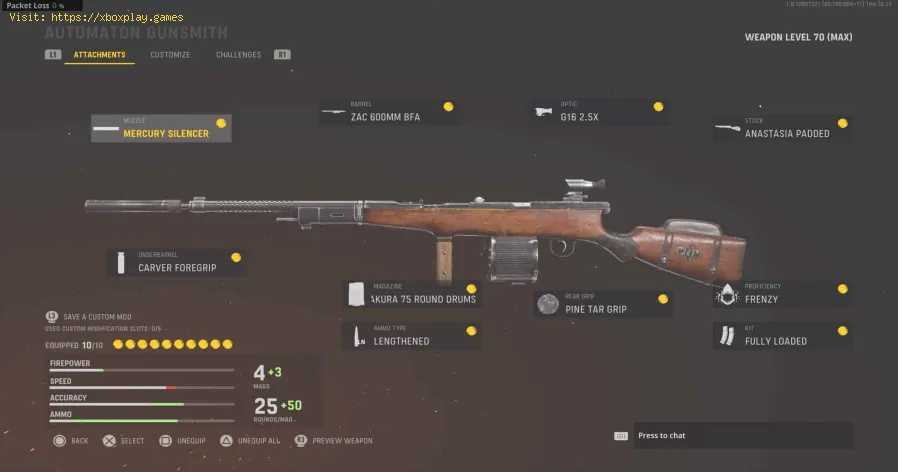Viewport: 898px width, 472px height.
Task: Switch to the Challenges tab
Action: coord(238,55)
